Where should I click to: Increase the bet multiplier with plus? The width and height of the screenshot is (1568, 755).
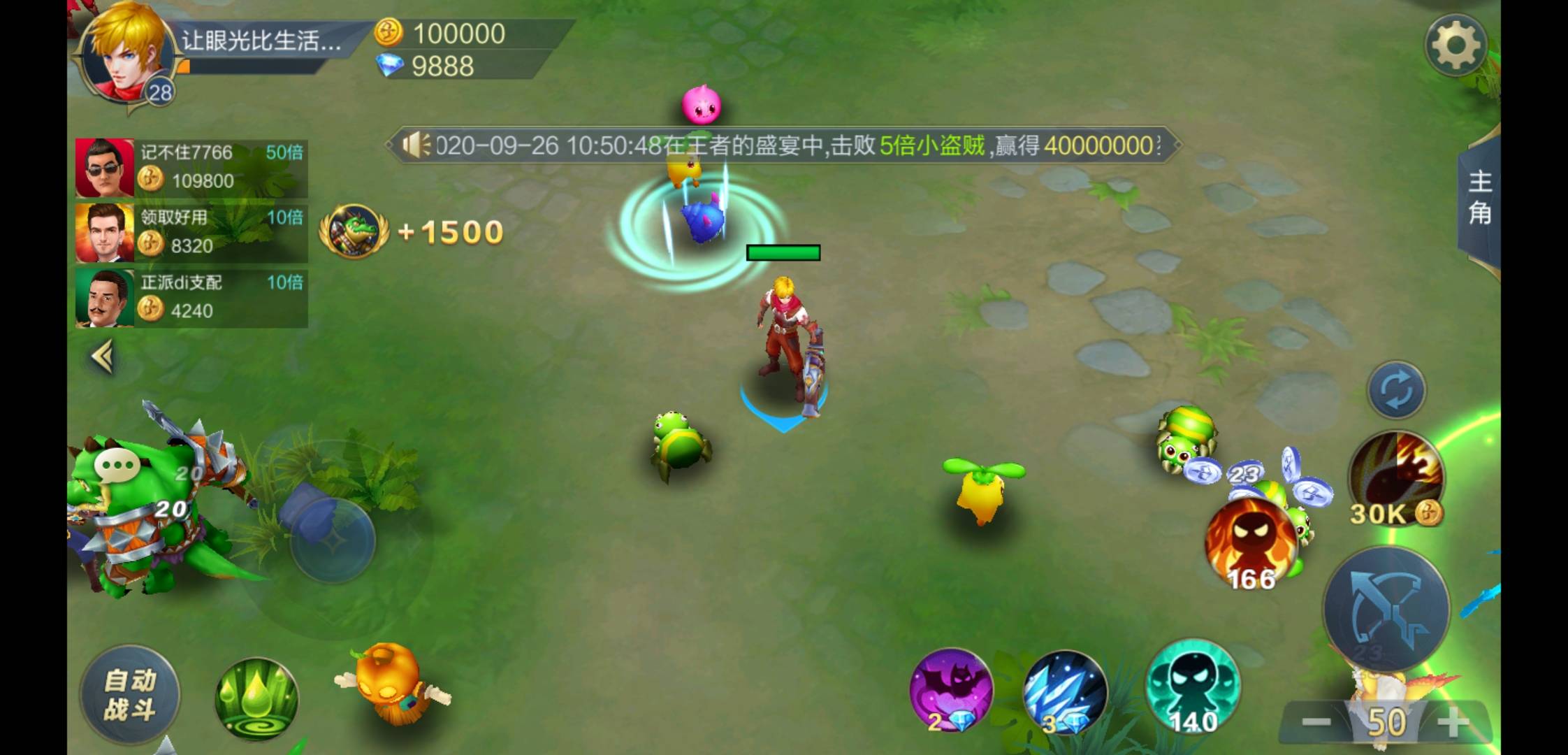pyautogui.click(x=1455, y=723)
